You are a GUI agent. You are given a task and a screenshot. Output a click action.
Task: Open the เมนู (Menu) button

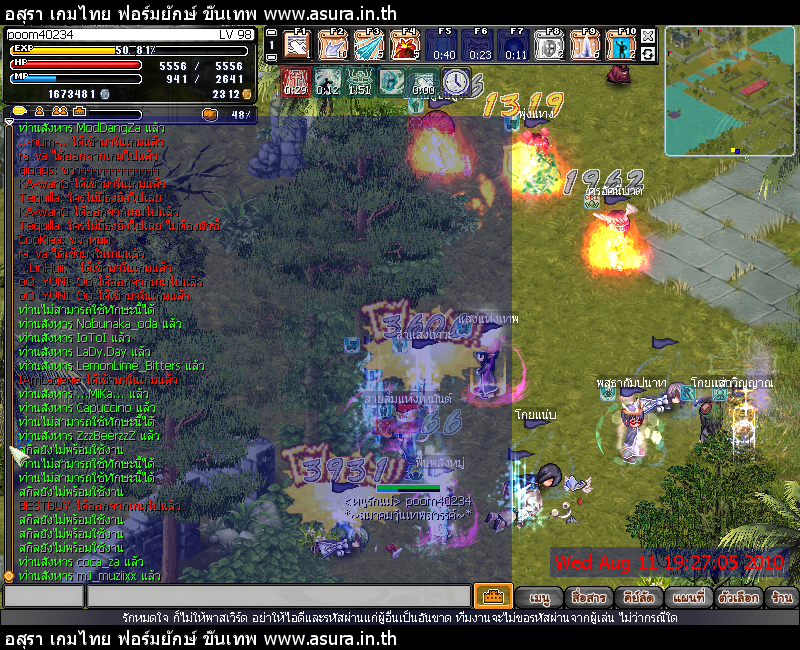tap(540, 597)
